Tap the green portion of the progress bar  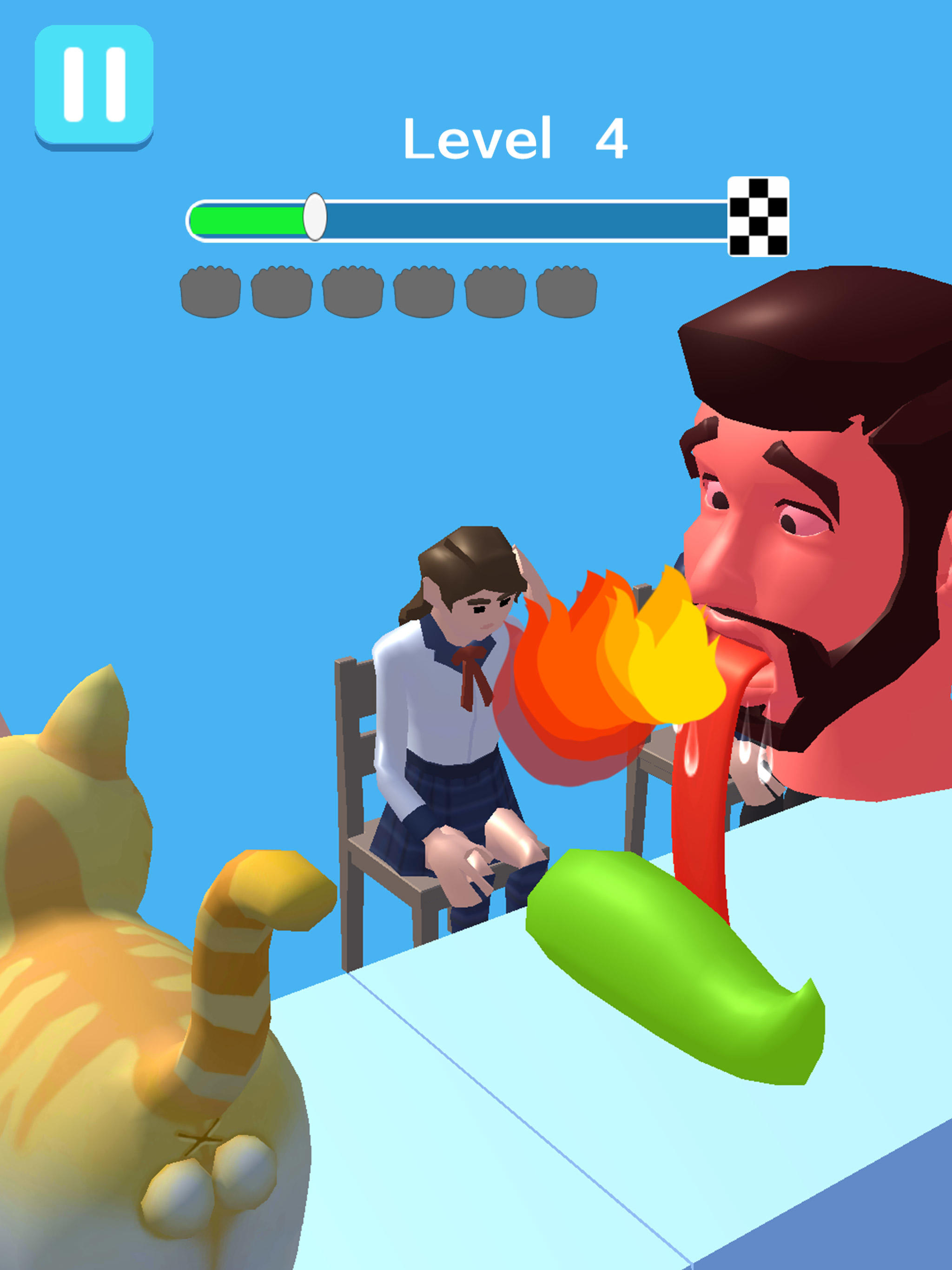[x=247, y=220]
